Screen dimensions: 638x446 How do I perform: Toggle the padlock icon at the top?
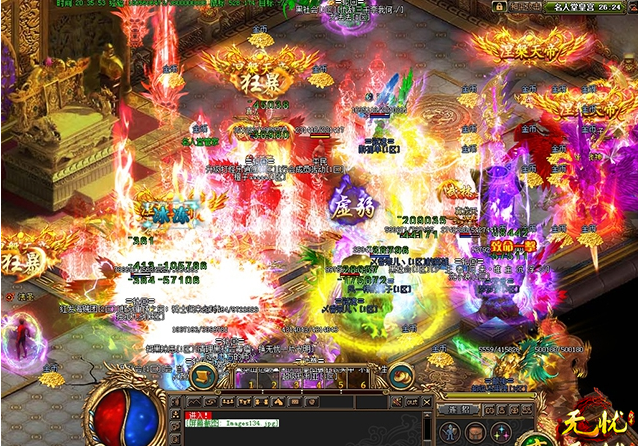(x=497, y=7)
